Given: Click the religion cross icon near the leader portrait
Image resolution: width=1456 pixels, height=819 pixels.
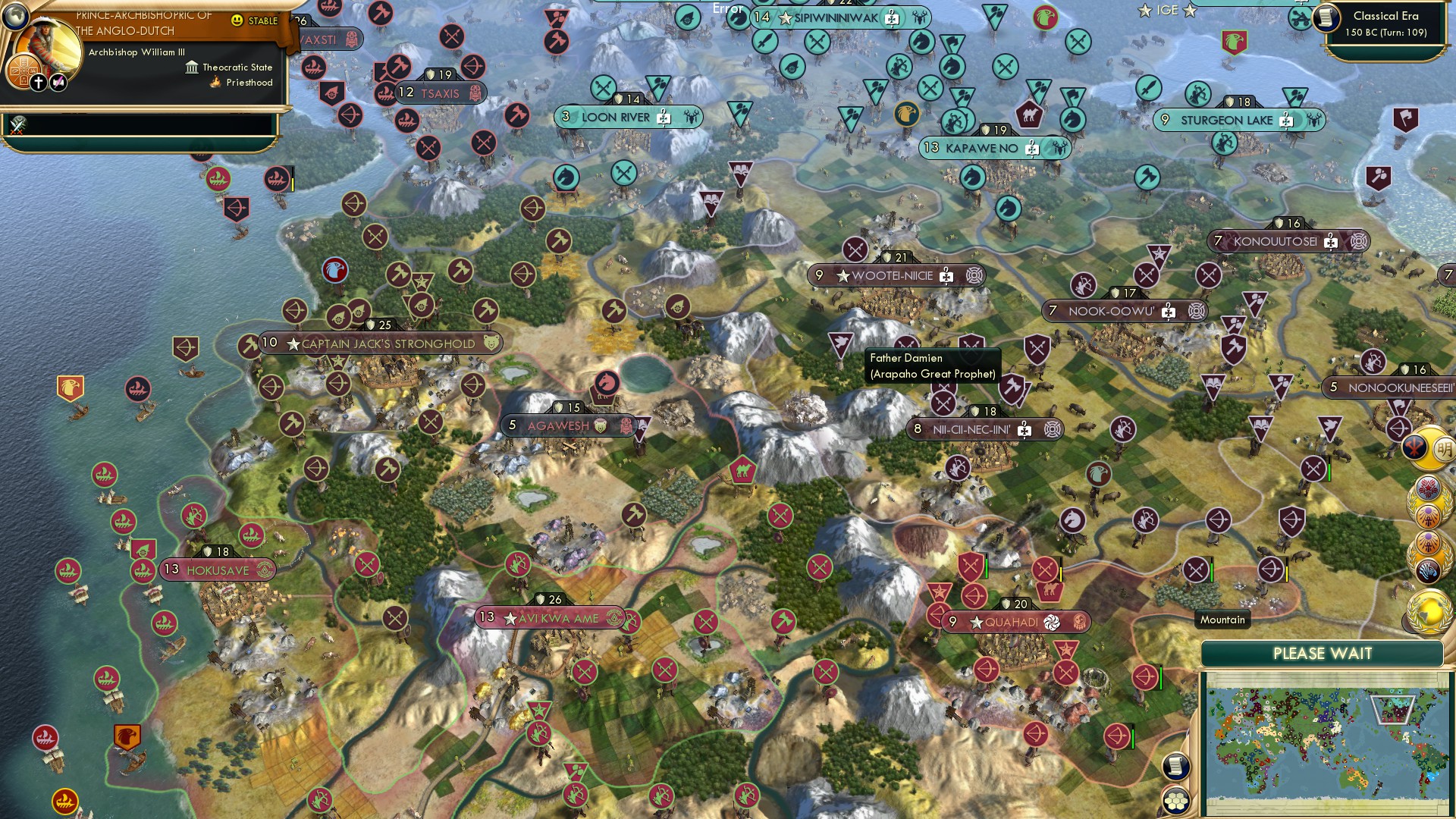Looking at the screenshot, I should [39, 82].
